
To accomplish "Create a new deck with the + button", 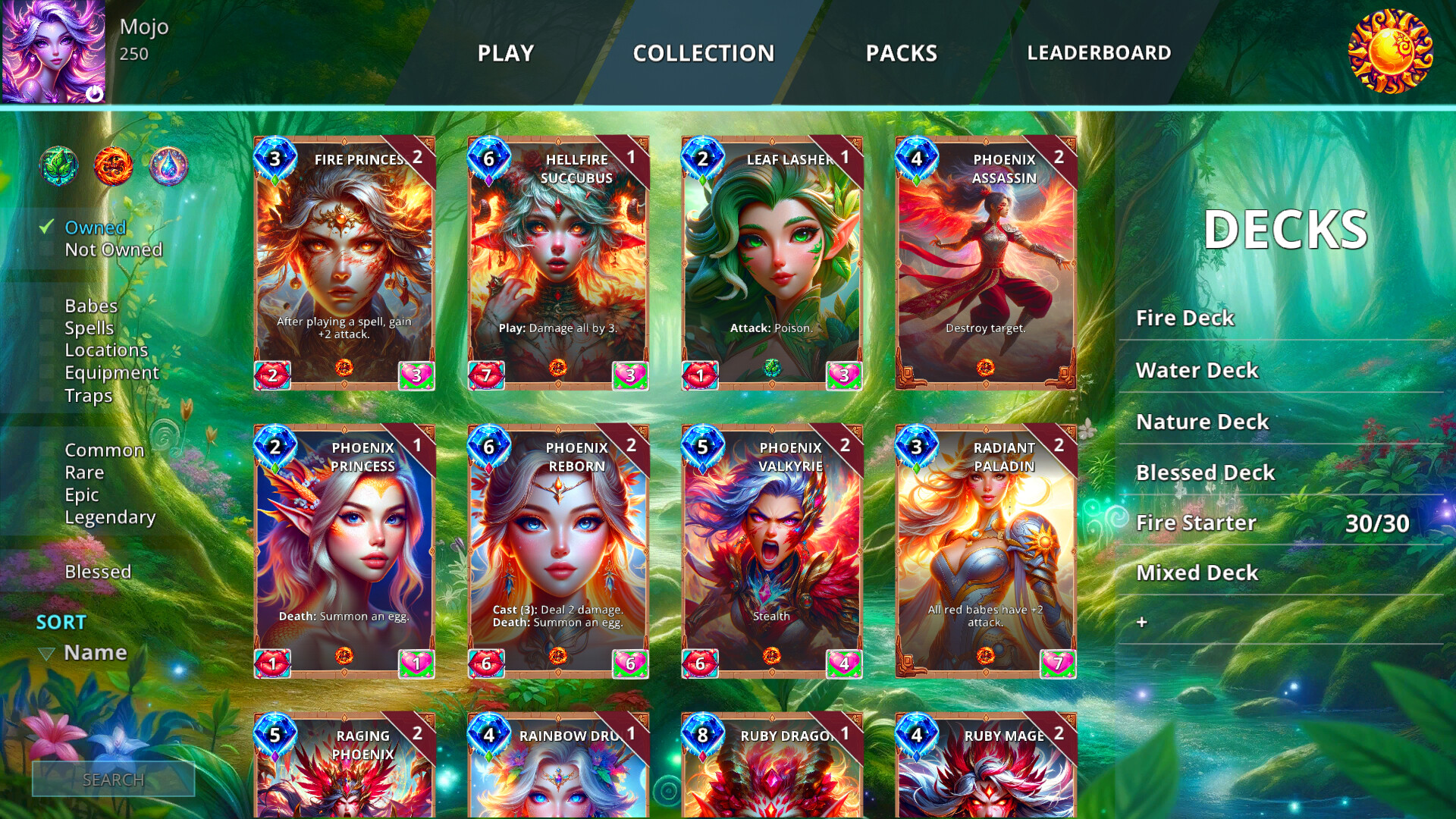I will pyautogui.click(x=1141, y=620).
